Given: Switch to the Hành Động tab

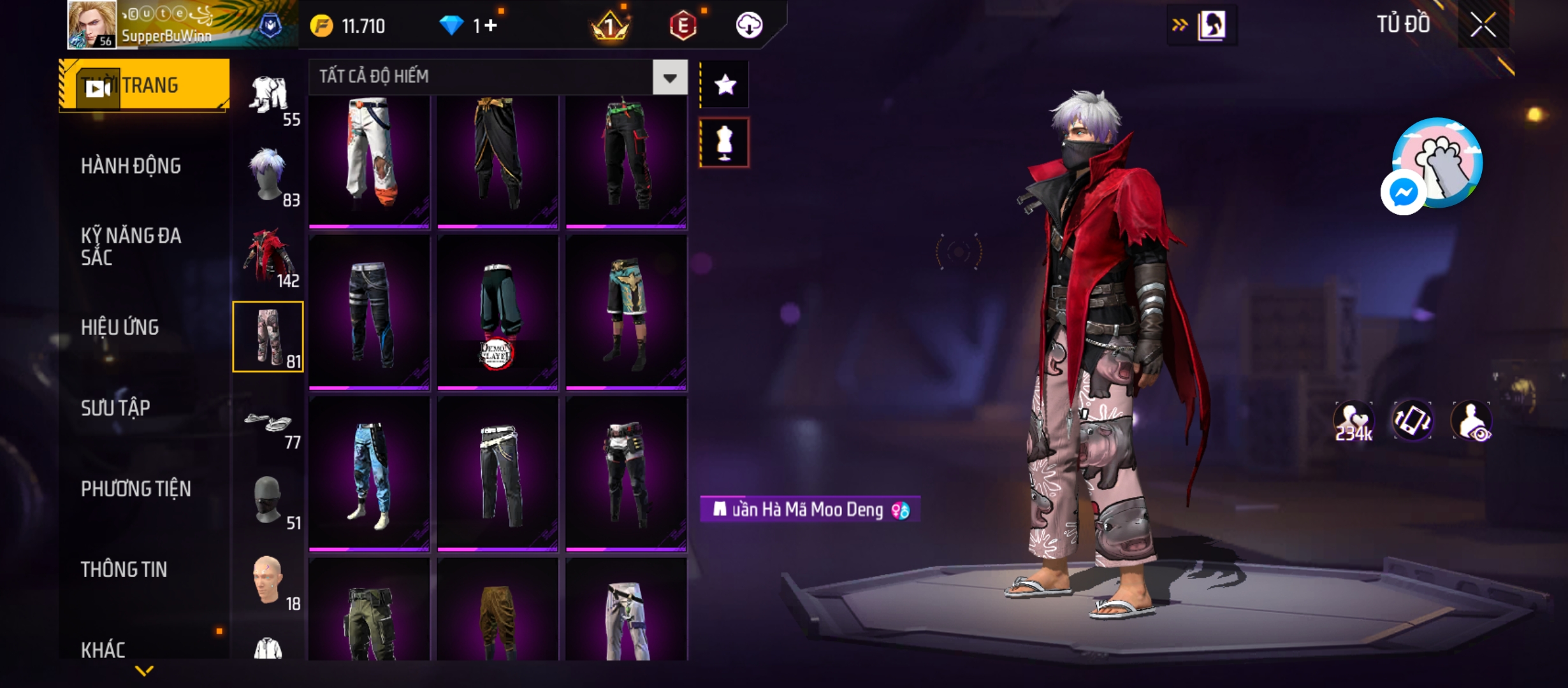Looking at the screenshot, I should (x=131, y=166).
